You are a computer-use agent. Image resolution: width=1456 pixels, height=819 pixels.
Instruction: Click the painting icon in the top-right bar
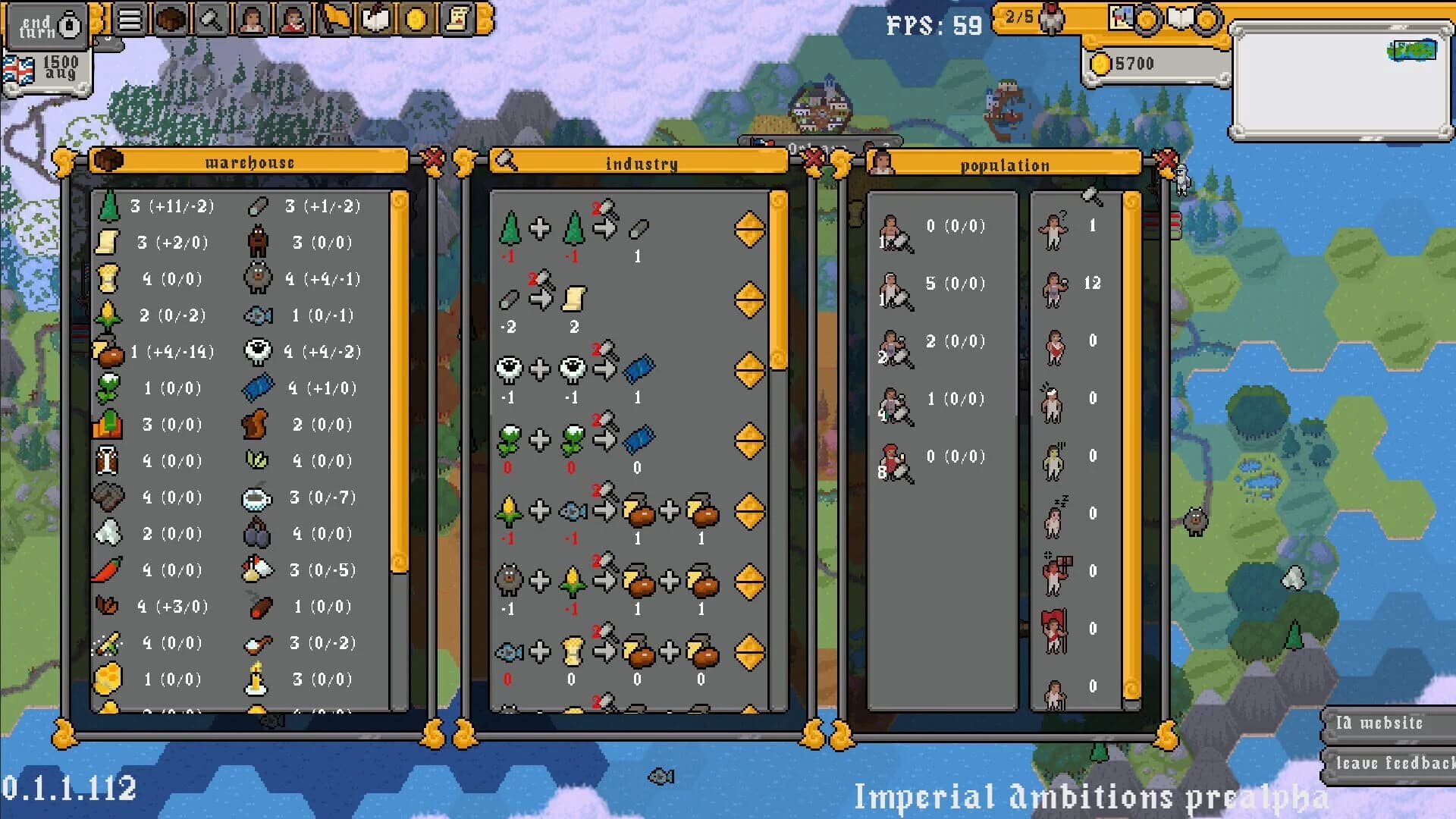[x=1121, y=17]
